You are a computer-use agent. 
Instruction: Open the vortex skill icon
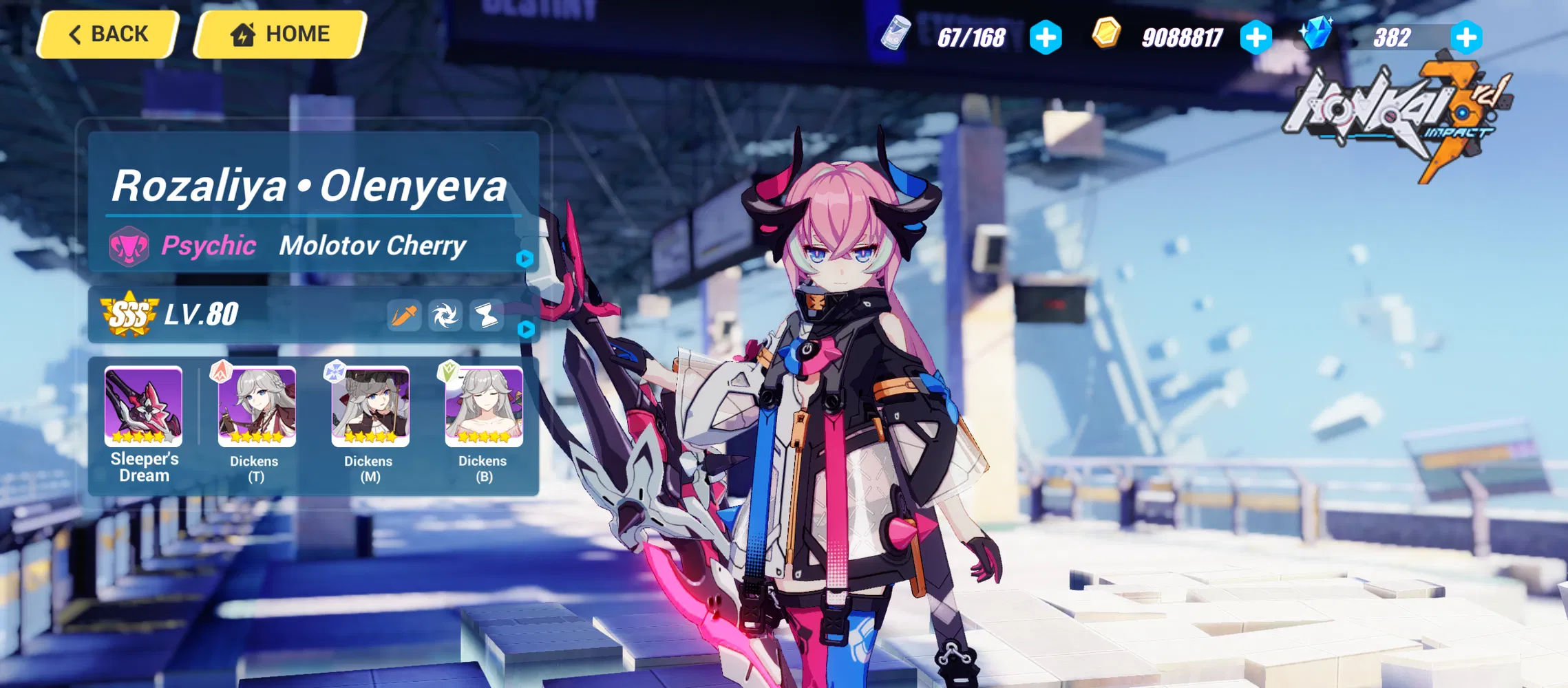(x=445, y=314)
